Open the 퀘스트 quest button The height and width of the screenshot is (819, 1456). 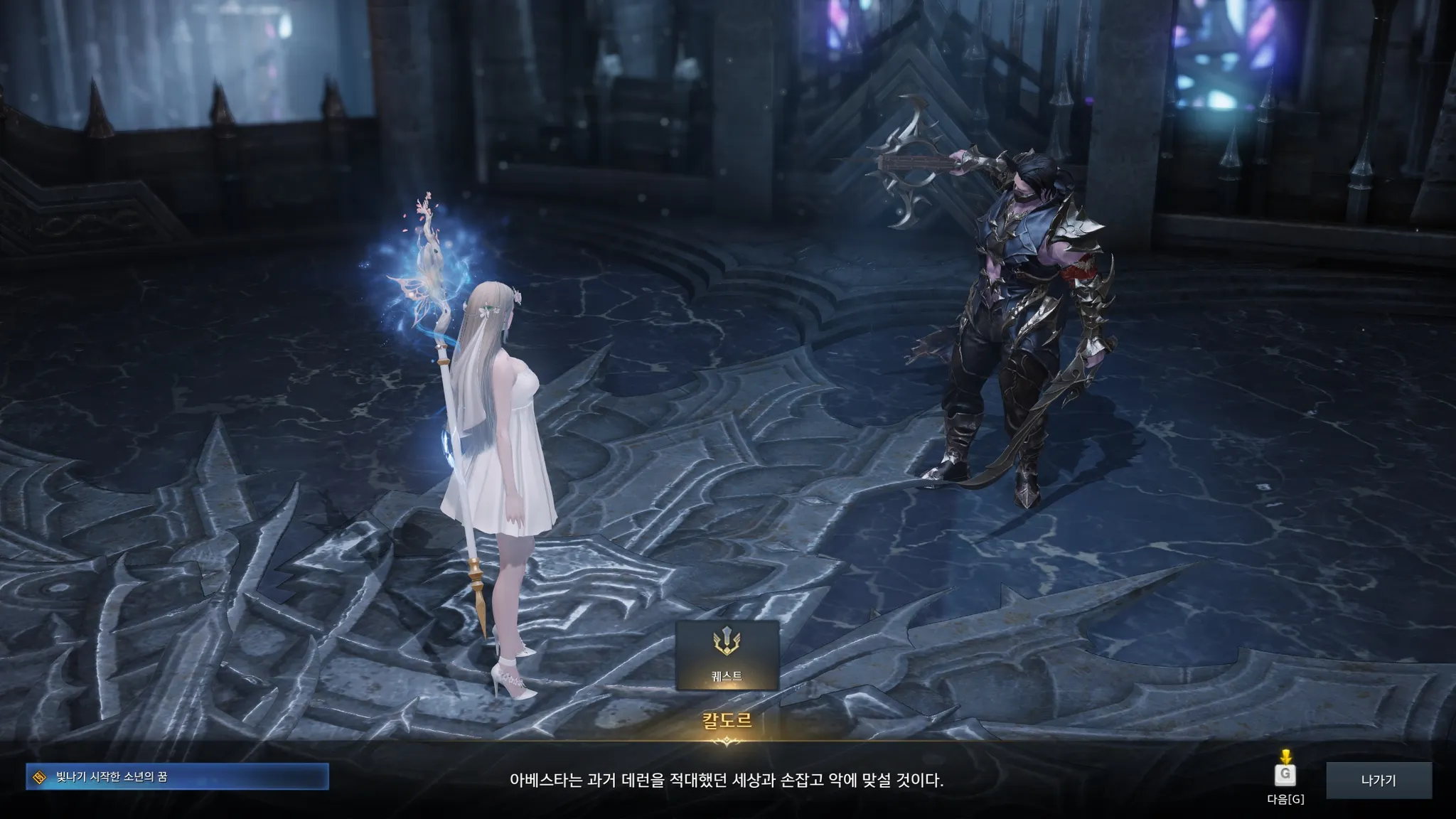[x=727, y=655]
